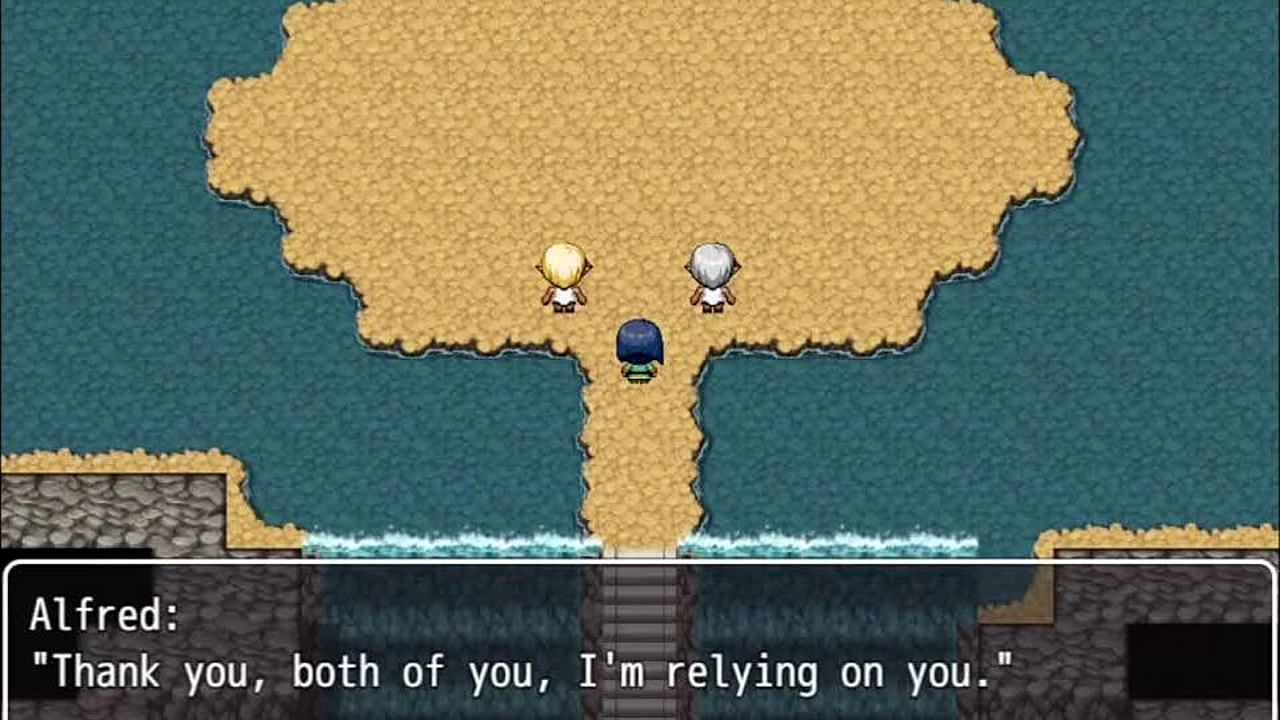Viewport: 1280px width, 720px height.
Task: Advance Alfred's dialogue message box
Action: pyautogui.click(x=640, y=642)
